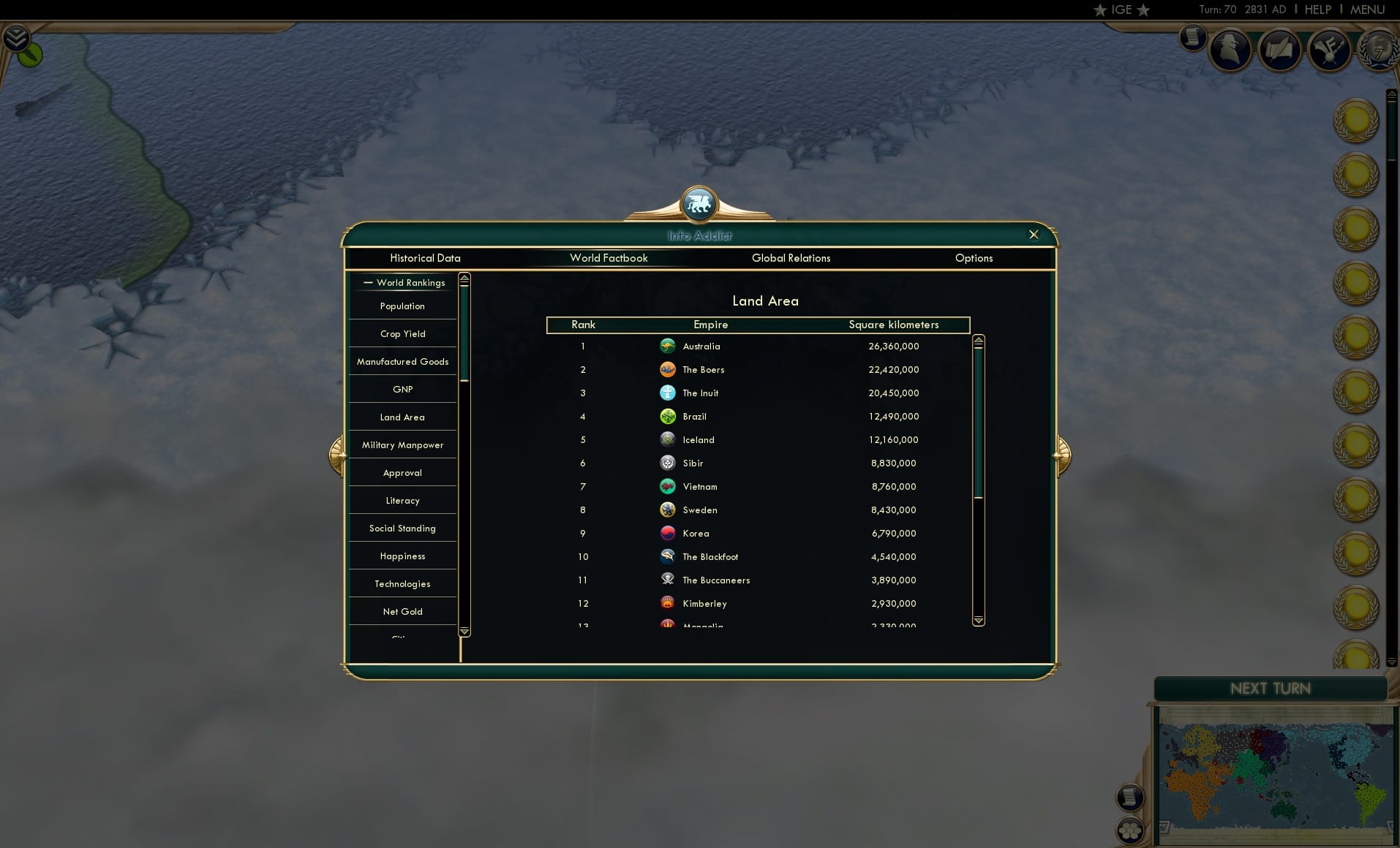Expand previous page with left ornamental arrow handle

click(x=337, y=455)
